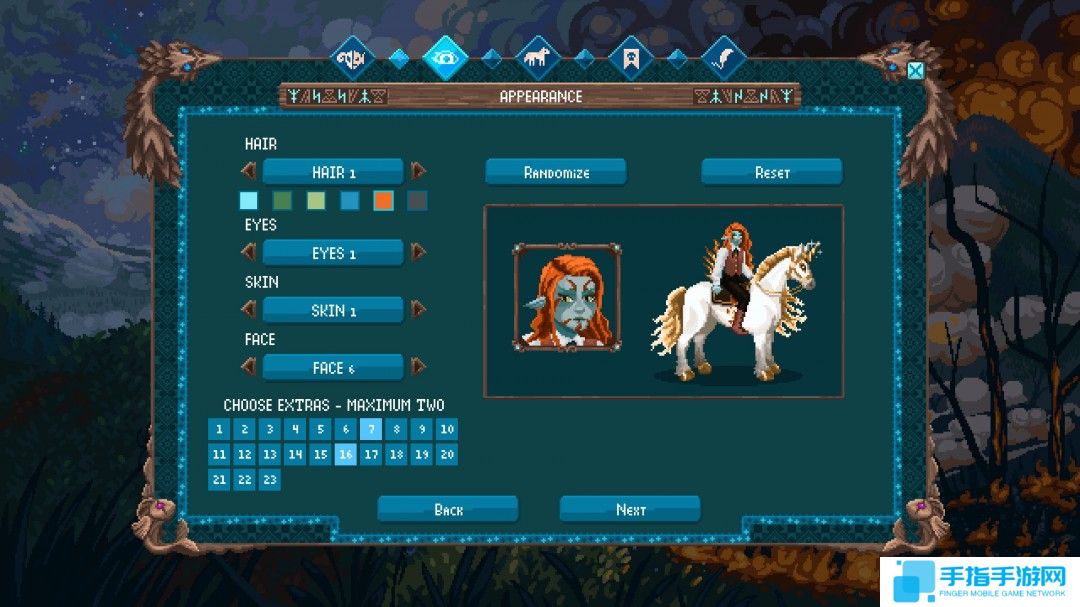Open the horse mount step tab
Screen dimensions: 1080x607
(x=537, y=57)
